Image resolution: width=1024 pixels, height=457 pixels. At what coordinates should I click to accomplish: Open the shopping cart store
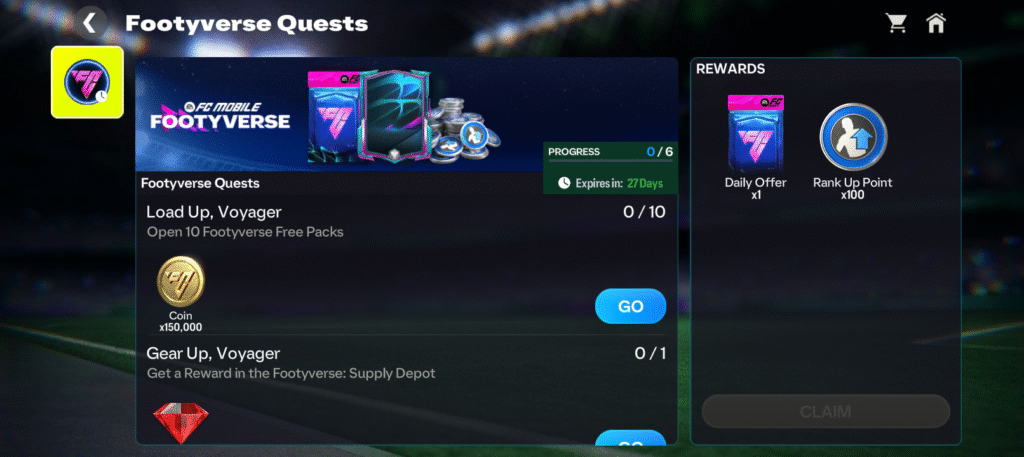tap(896, 23)
